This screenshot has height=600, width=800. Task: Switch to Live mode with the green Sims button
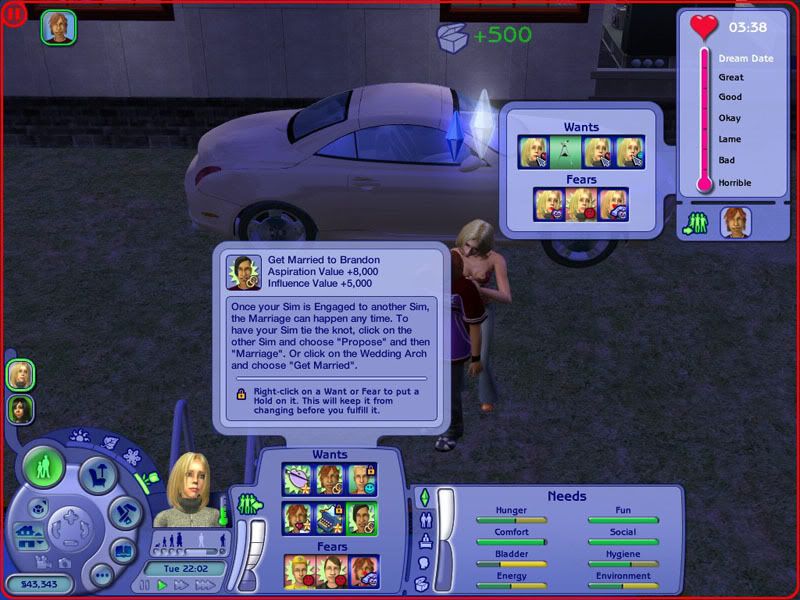click(x=43, y=467)
